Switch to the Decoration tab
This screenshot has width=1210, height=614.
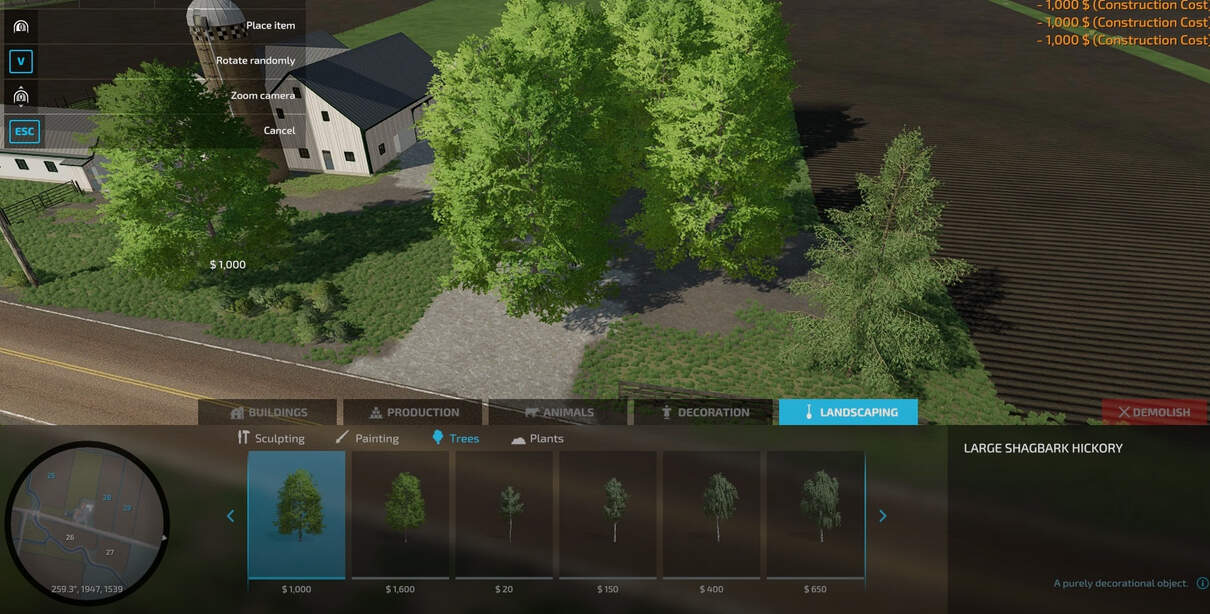pyautogui.click(x=704, y=412)
